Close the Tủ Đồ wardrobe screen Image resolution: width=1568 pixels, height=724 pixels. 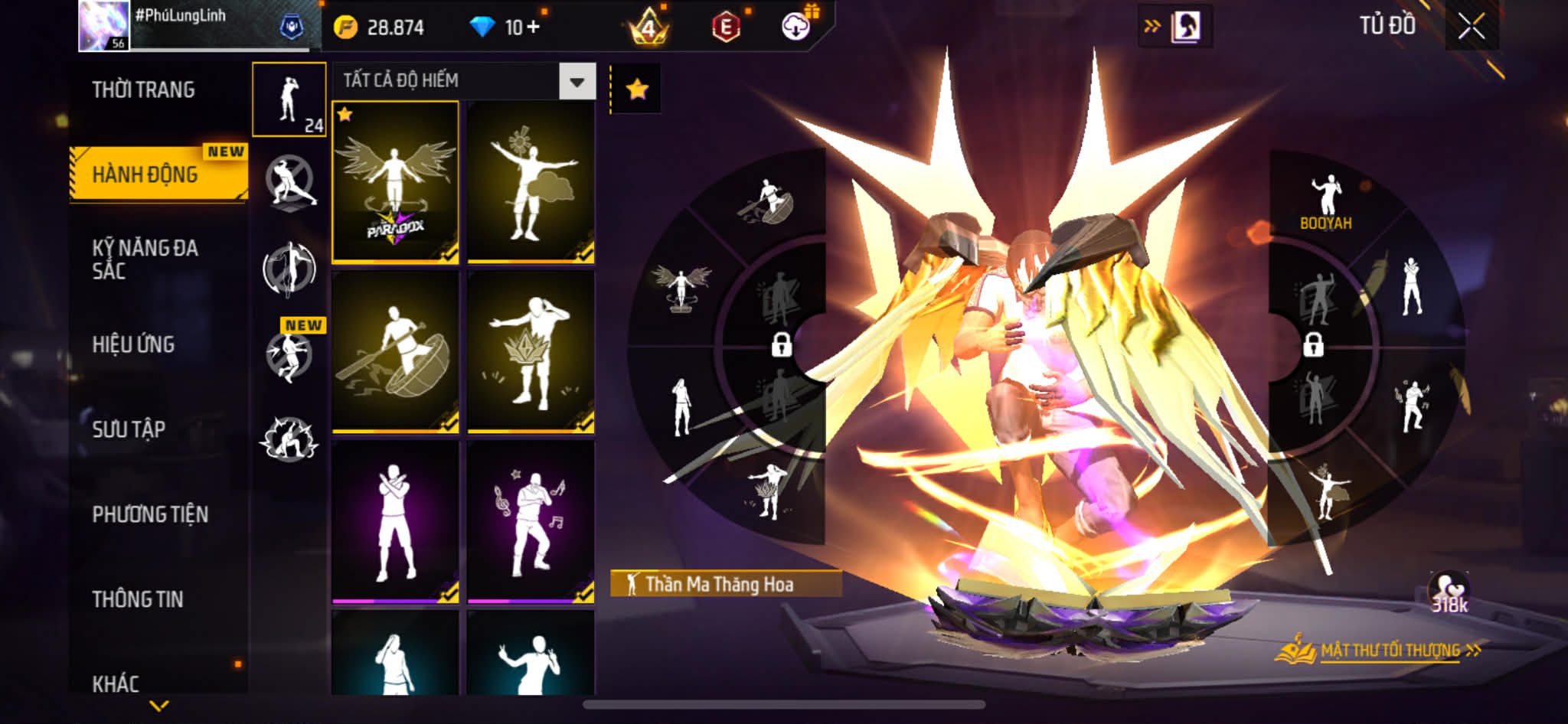pos(1471,27)
